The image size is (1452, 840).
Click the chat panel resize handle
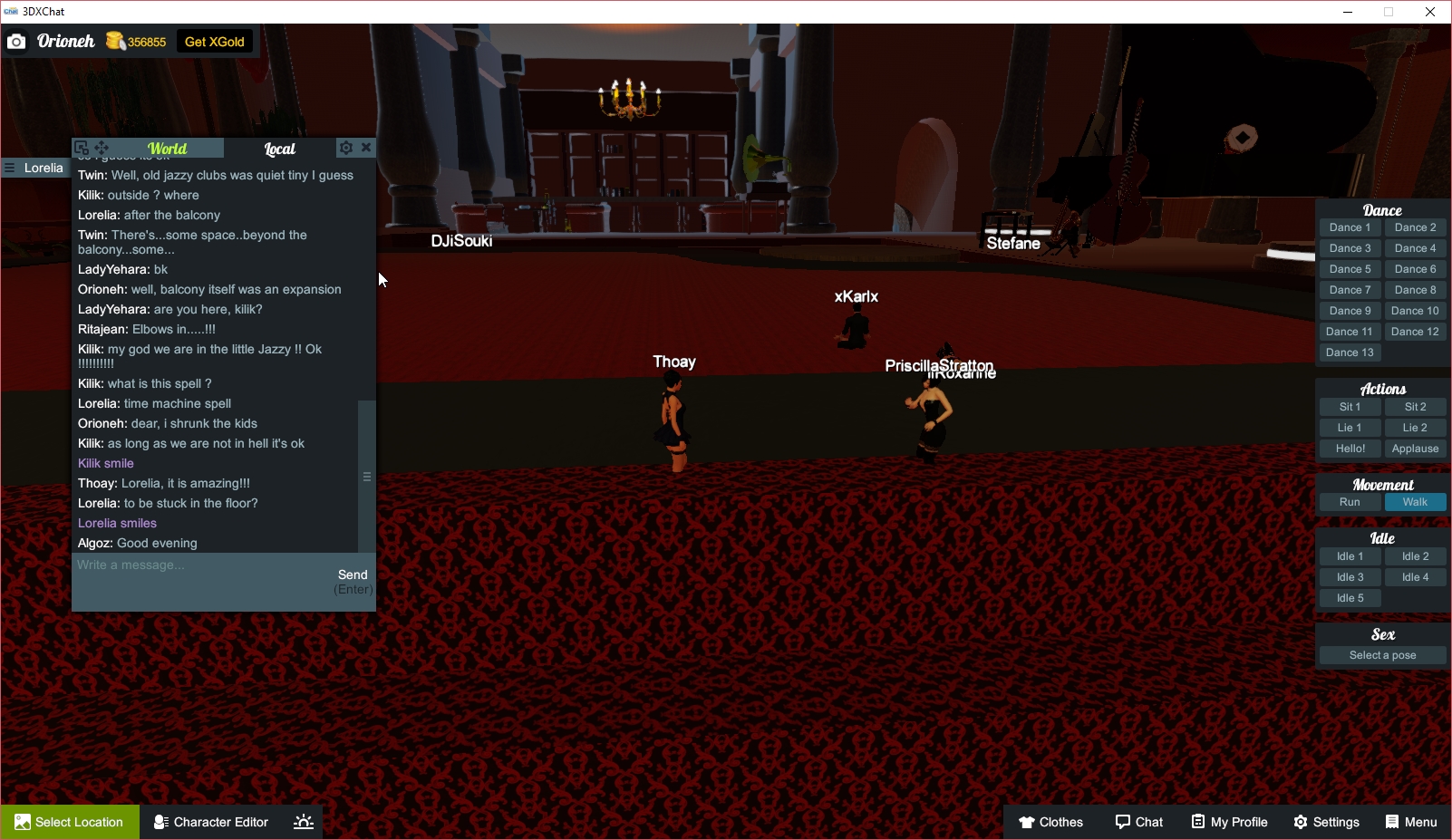coord(367,476)
